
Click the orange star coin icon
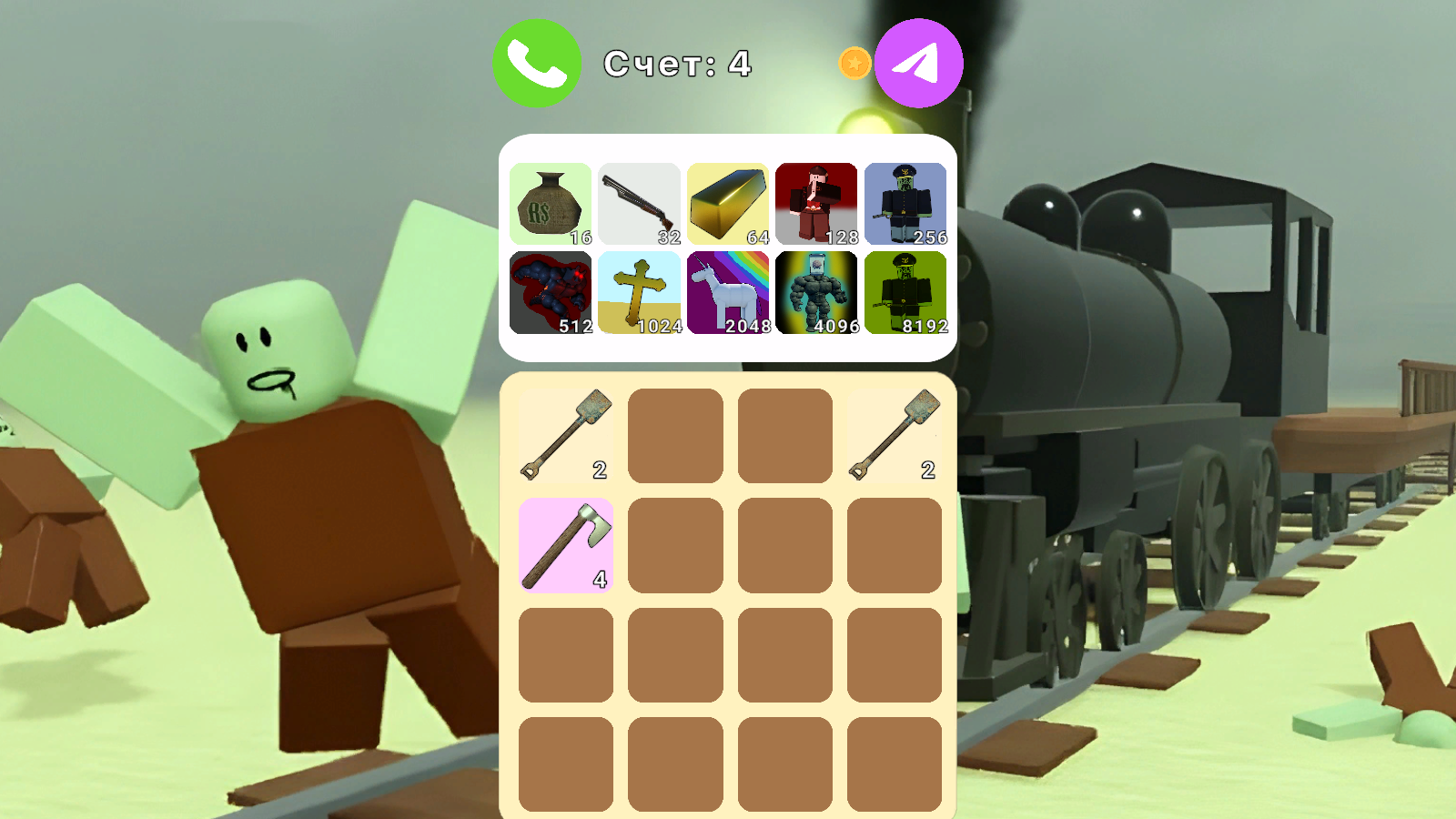click(853, 62)
